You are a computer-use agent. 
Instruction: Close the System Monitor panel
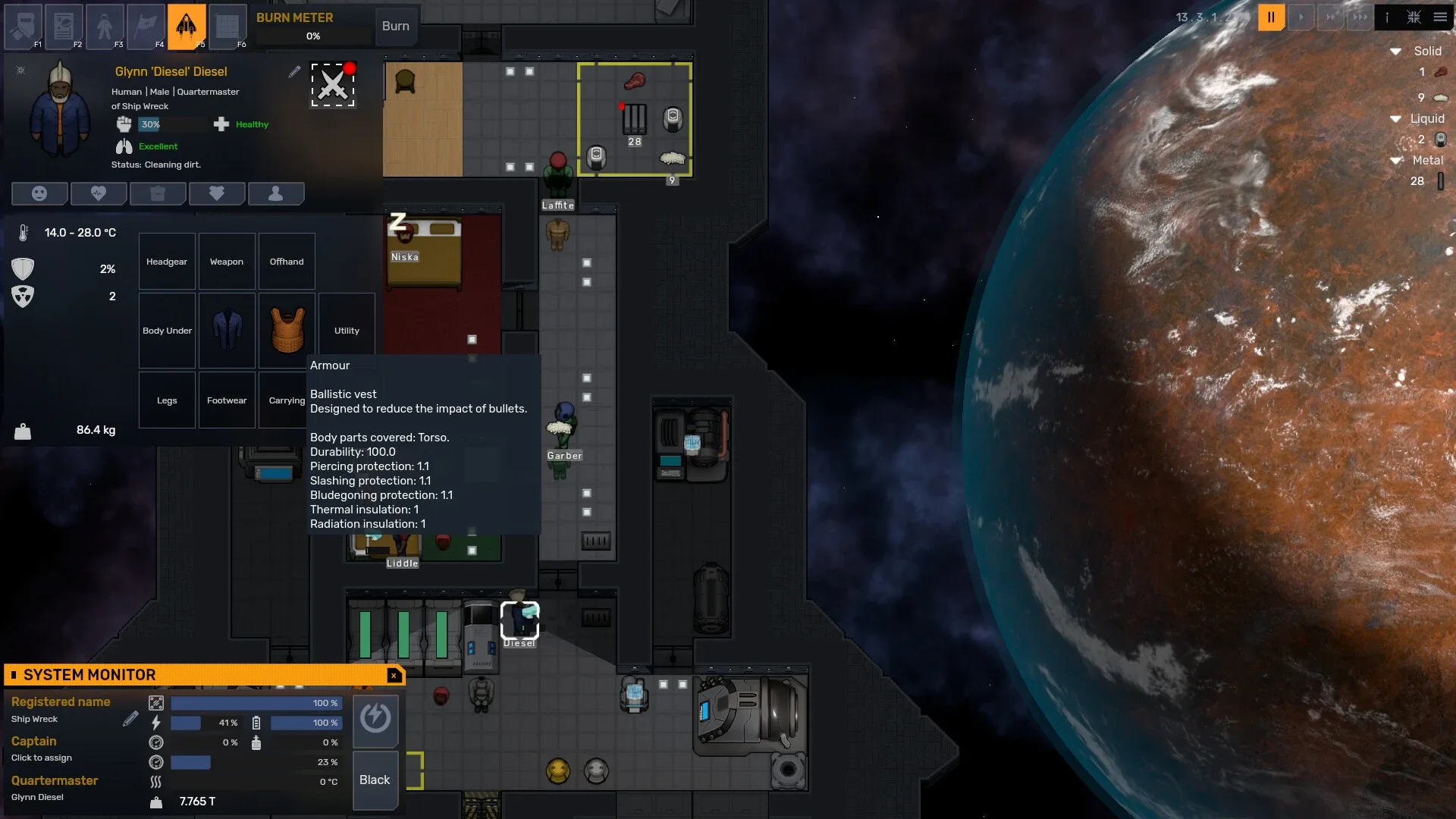394,675
